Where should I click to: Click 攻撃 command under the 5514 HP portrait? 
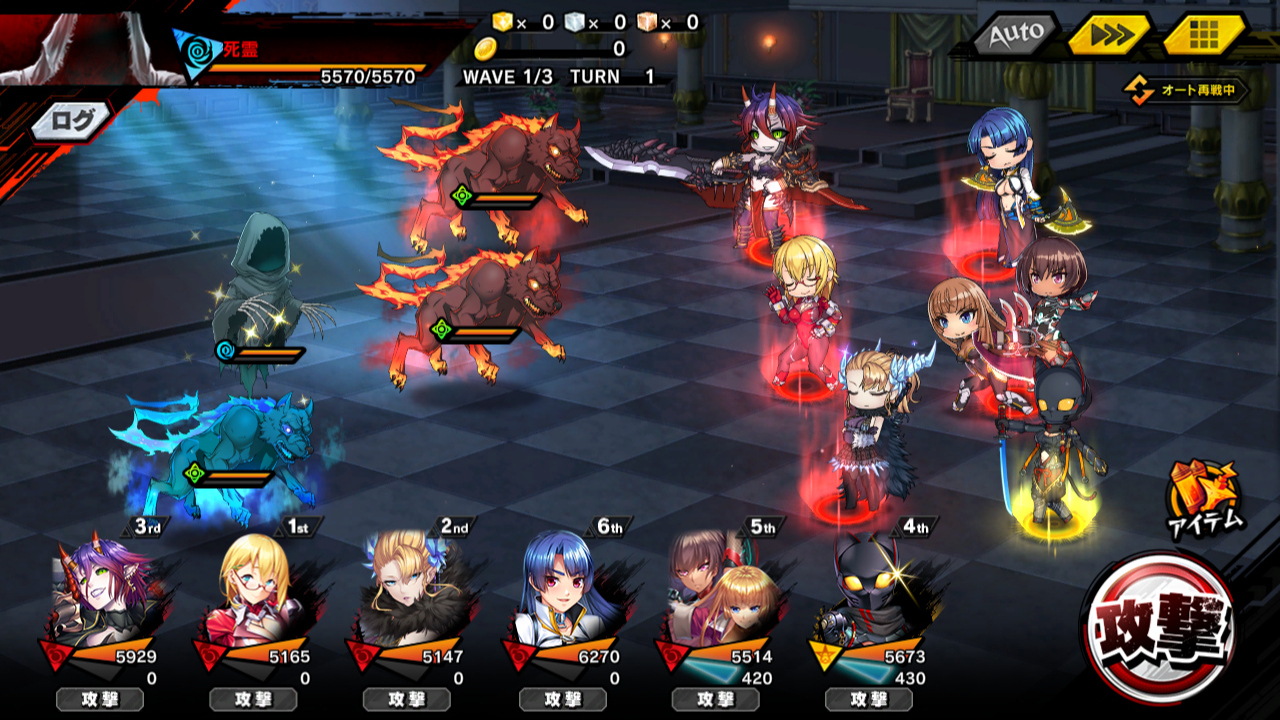click(x=715, y=699)
